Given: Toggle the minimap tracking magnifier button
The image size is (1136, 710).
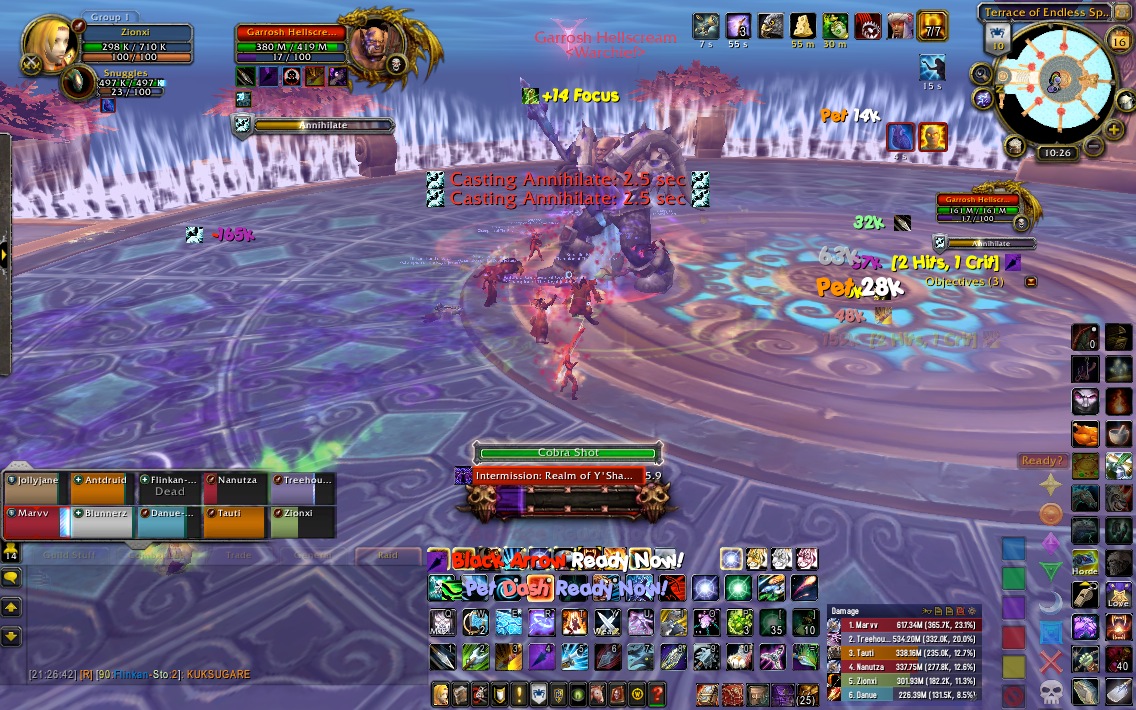Looking at the screenshot, I should 981,73.
